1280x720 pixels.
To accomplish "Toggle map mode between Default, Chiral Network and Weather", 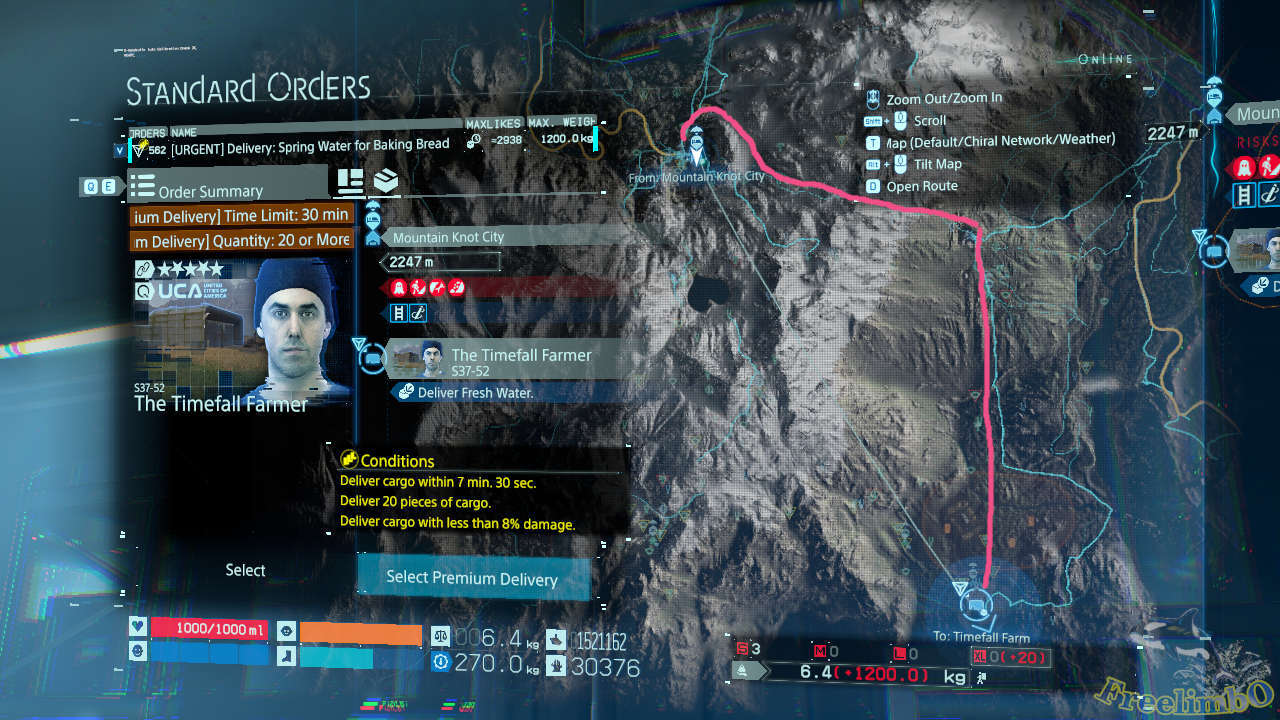I will click(x=874, y=141).
